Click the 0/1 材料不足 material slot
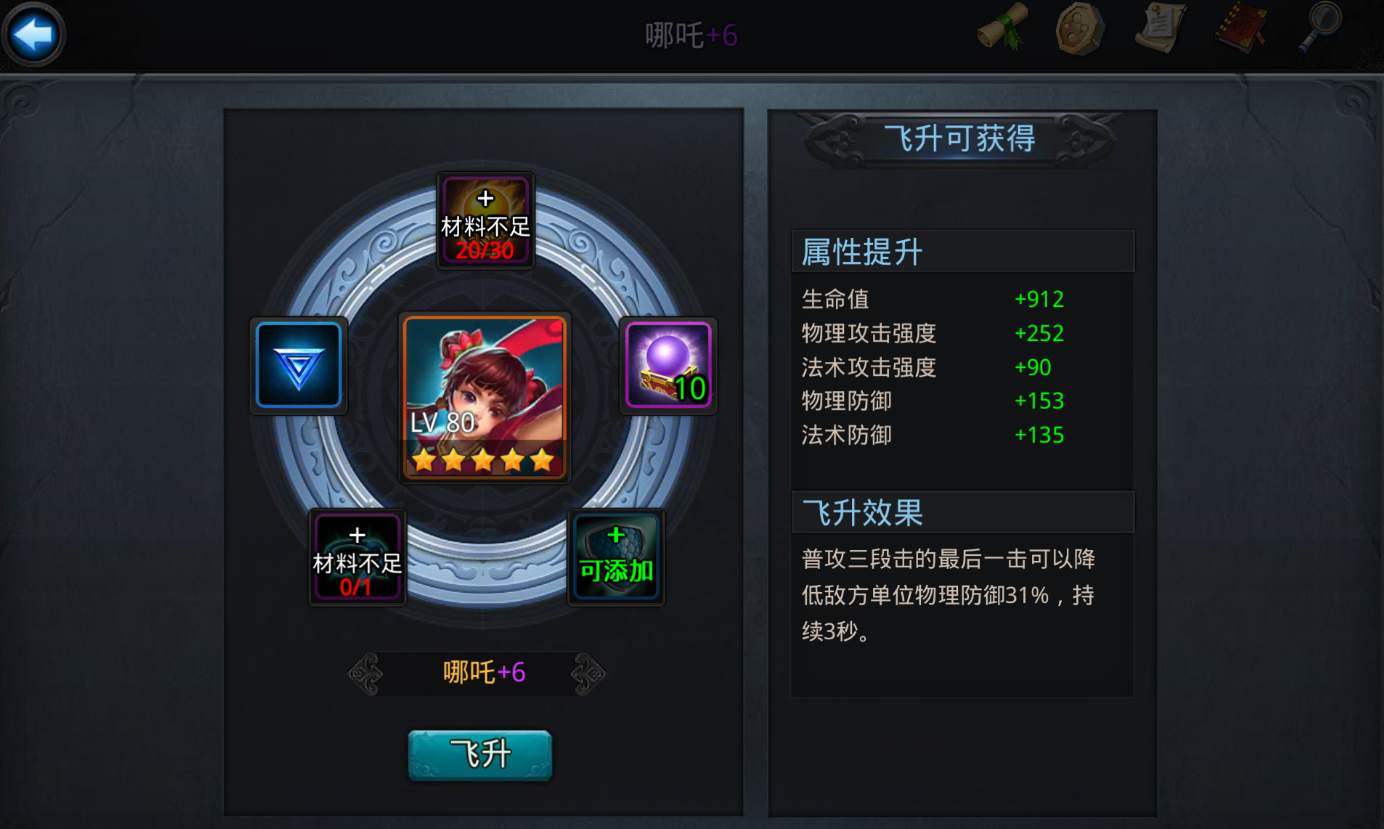 (x=357, y=557)
